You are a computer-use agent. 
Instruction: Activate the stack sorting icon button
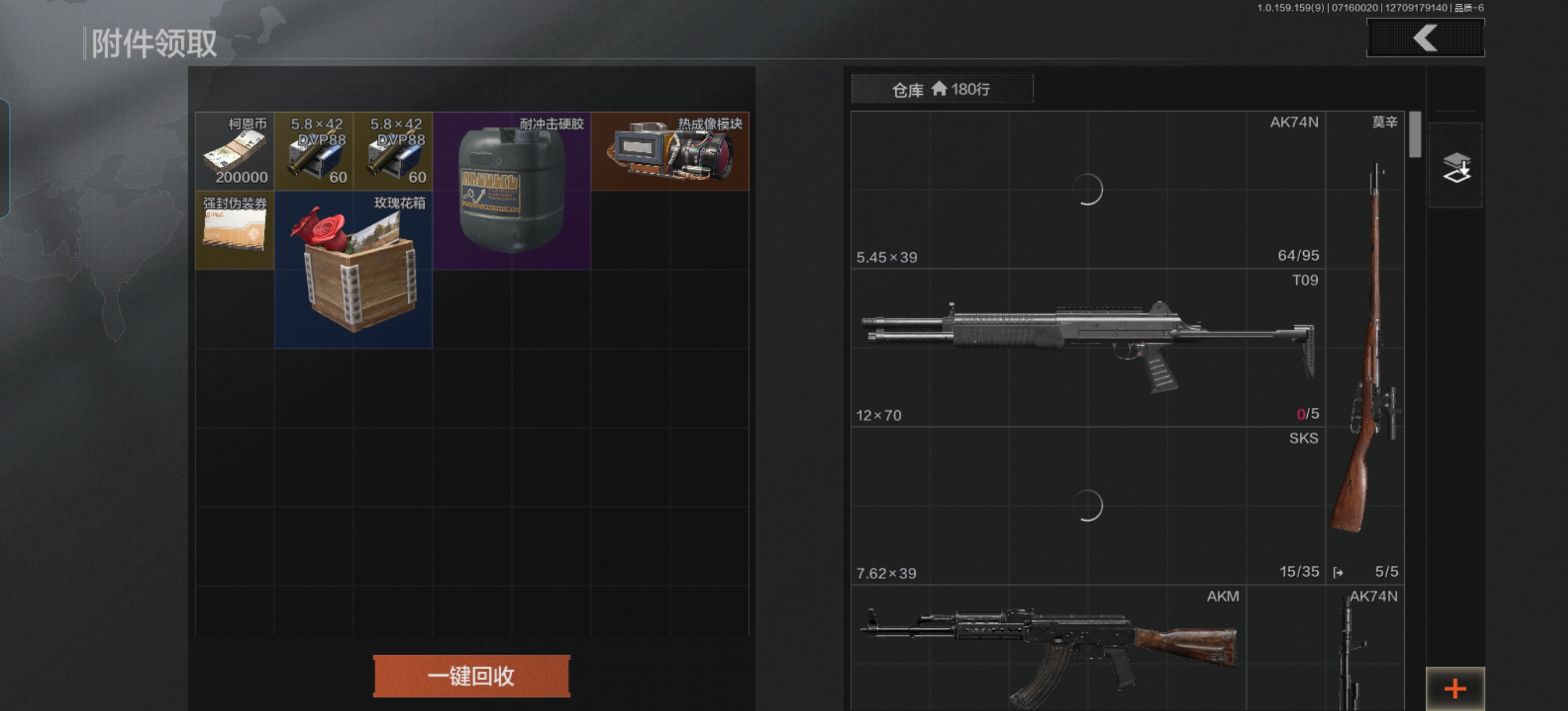click(x=1455, y=166)
